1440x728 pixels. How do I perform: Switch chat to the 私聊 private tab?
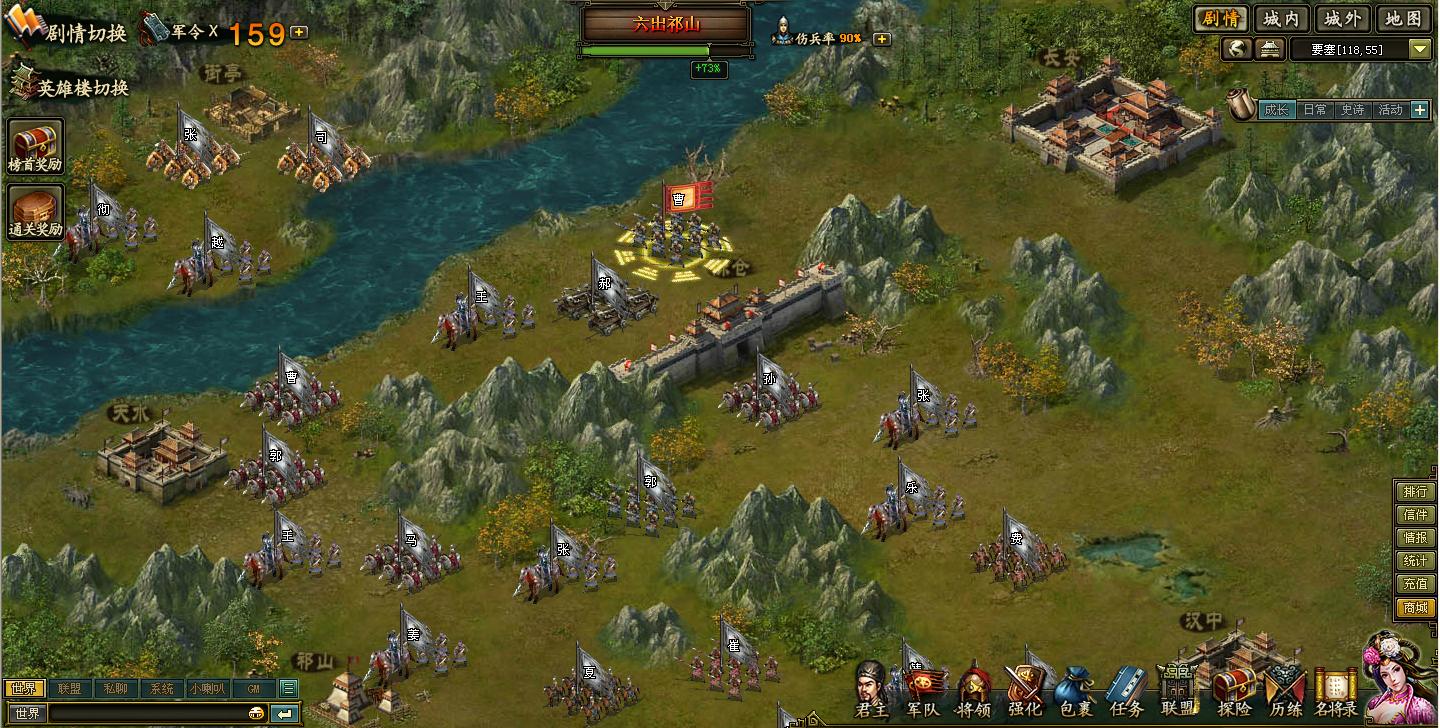pos(115,688)
